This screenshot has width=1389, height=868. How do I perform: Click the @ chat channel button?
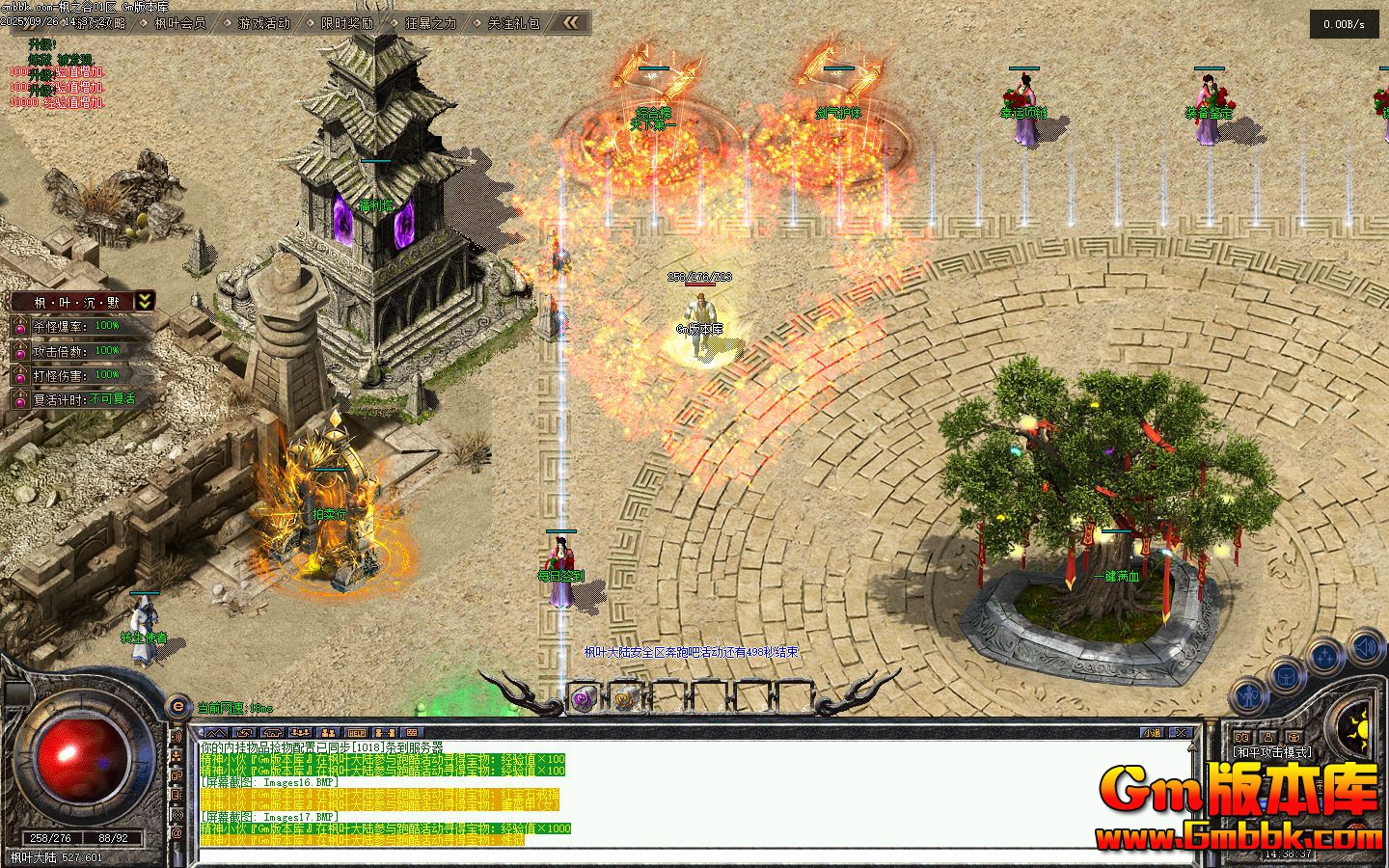point(177,832)
